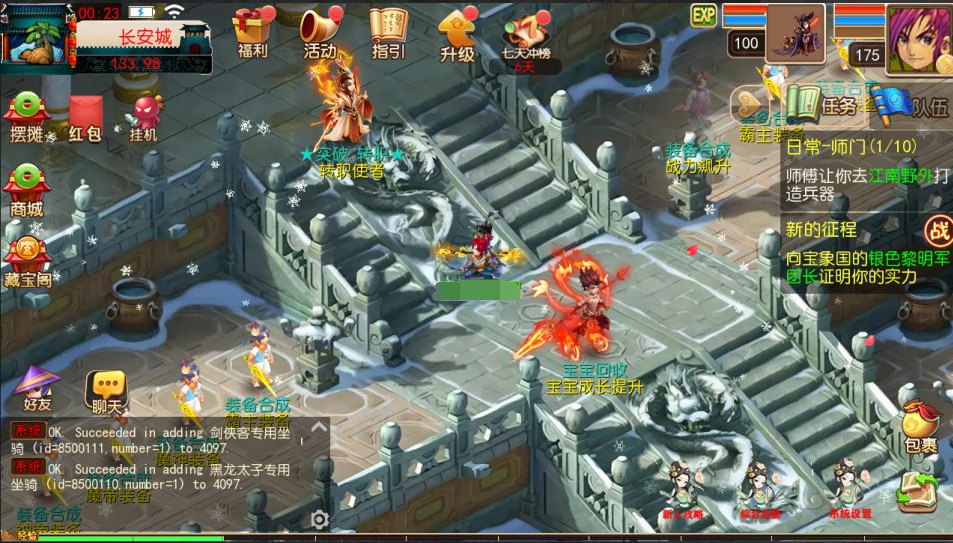Open the 好友 friends list

(x=38, y=388)
